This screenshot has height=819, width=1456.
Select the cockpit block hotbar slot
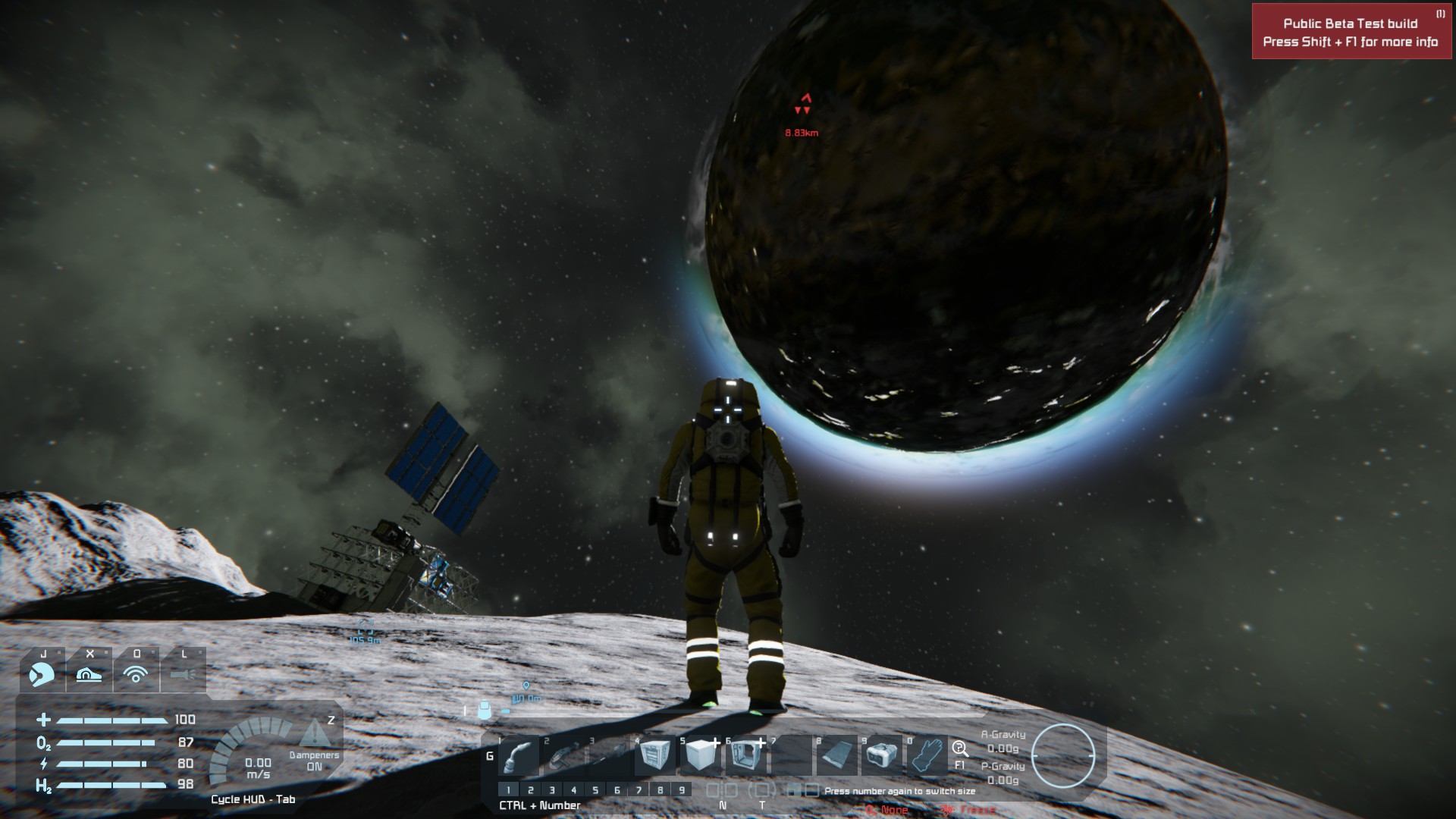click(x=883, y=756)
